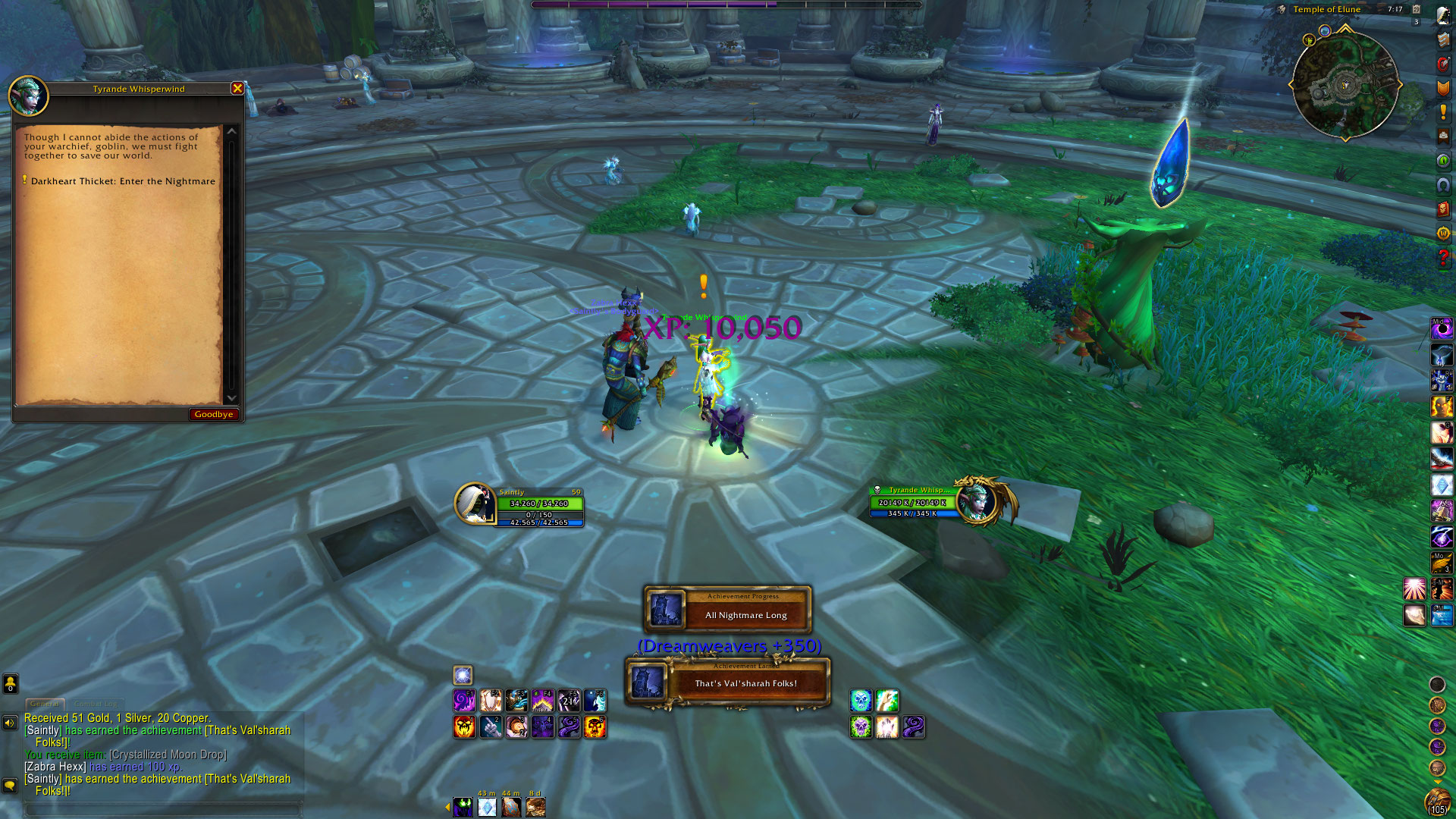Use the purple tentacle ability in slot 5
1456x819 pixels.
click(x=569, y=727)
